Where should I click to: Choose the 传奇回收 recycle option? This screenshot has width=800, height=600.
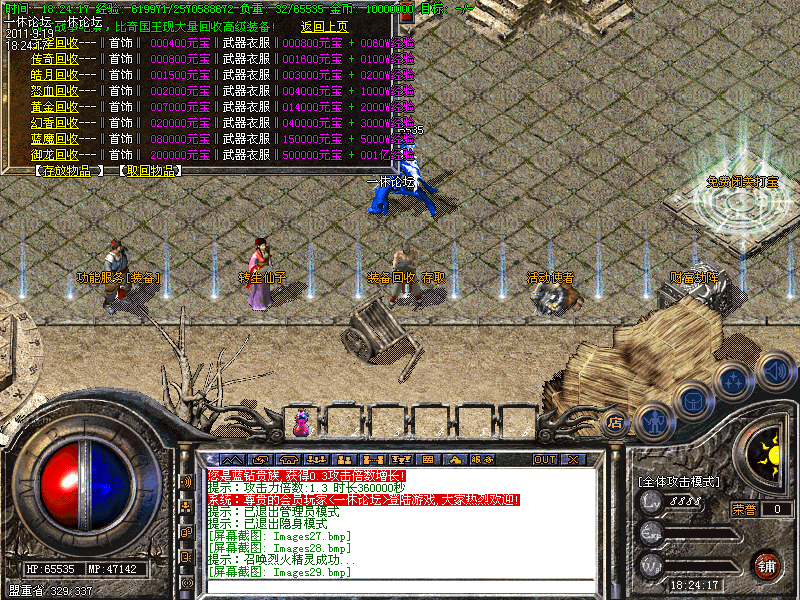tap(55, 59)
